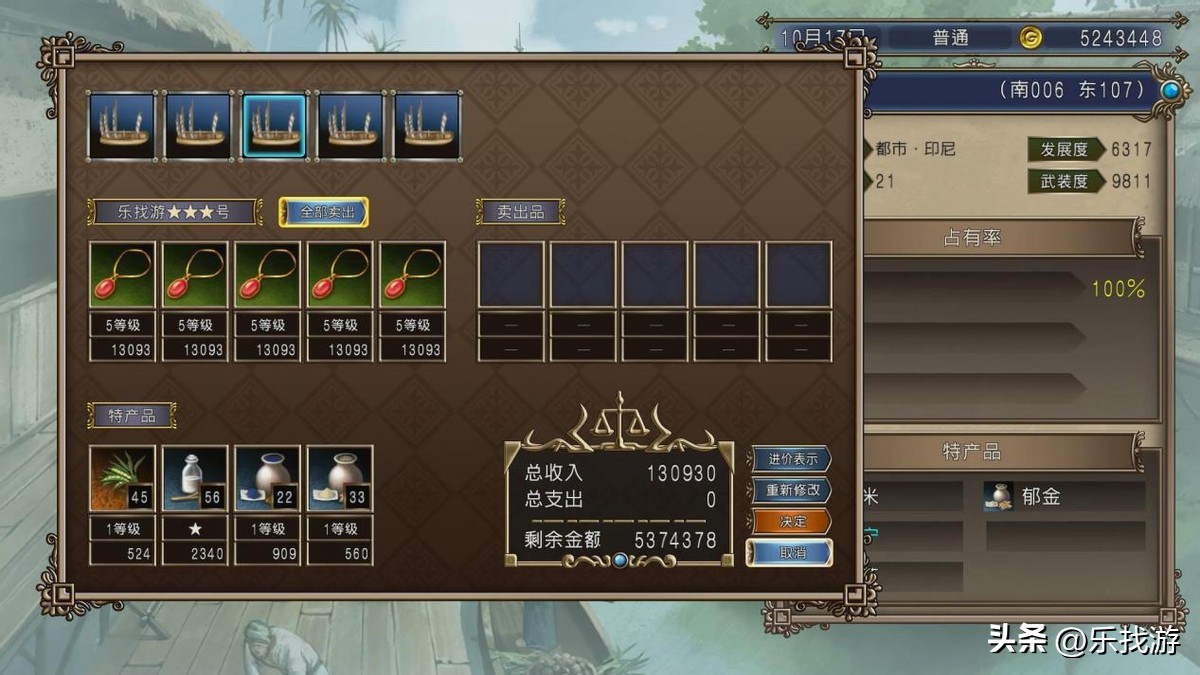Show purchase prices via 进价表示
The width and height of the screenshot is (1200, 675).
point(791,459)
